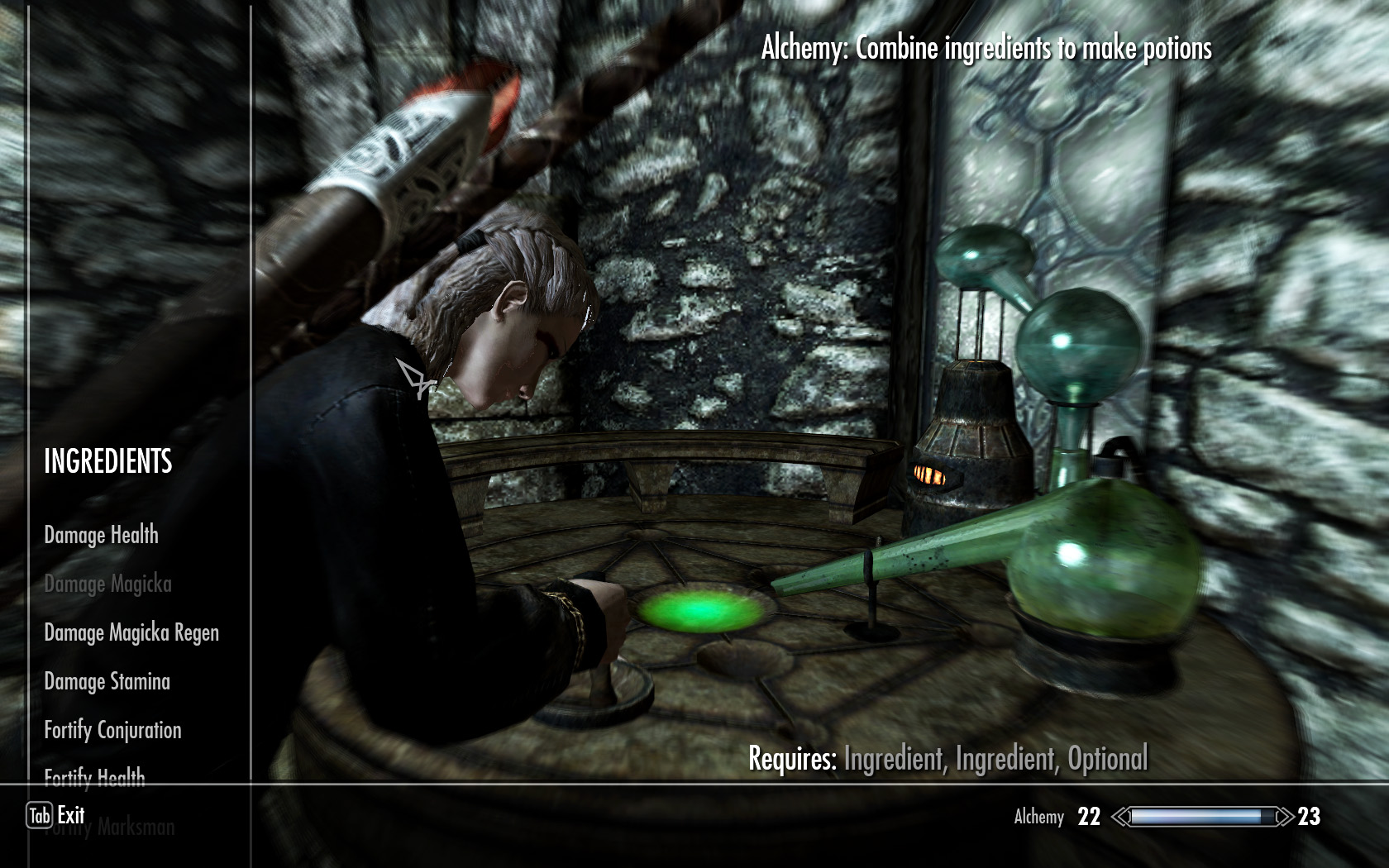This screenshot has height=868, width=1389.
Task: Select the Damage Health effect
Action: tap(101, 535)
